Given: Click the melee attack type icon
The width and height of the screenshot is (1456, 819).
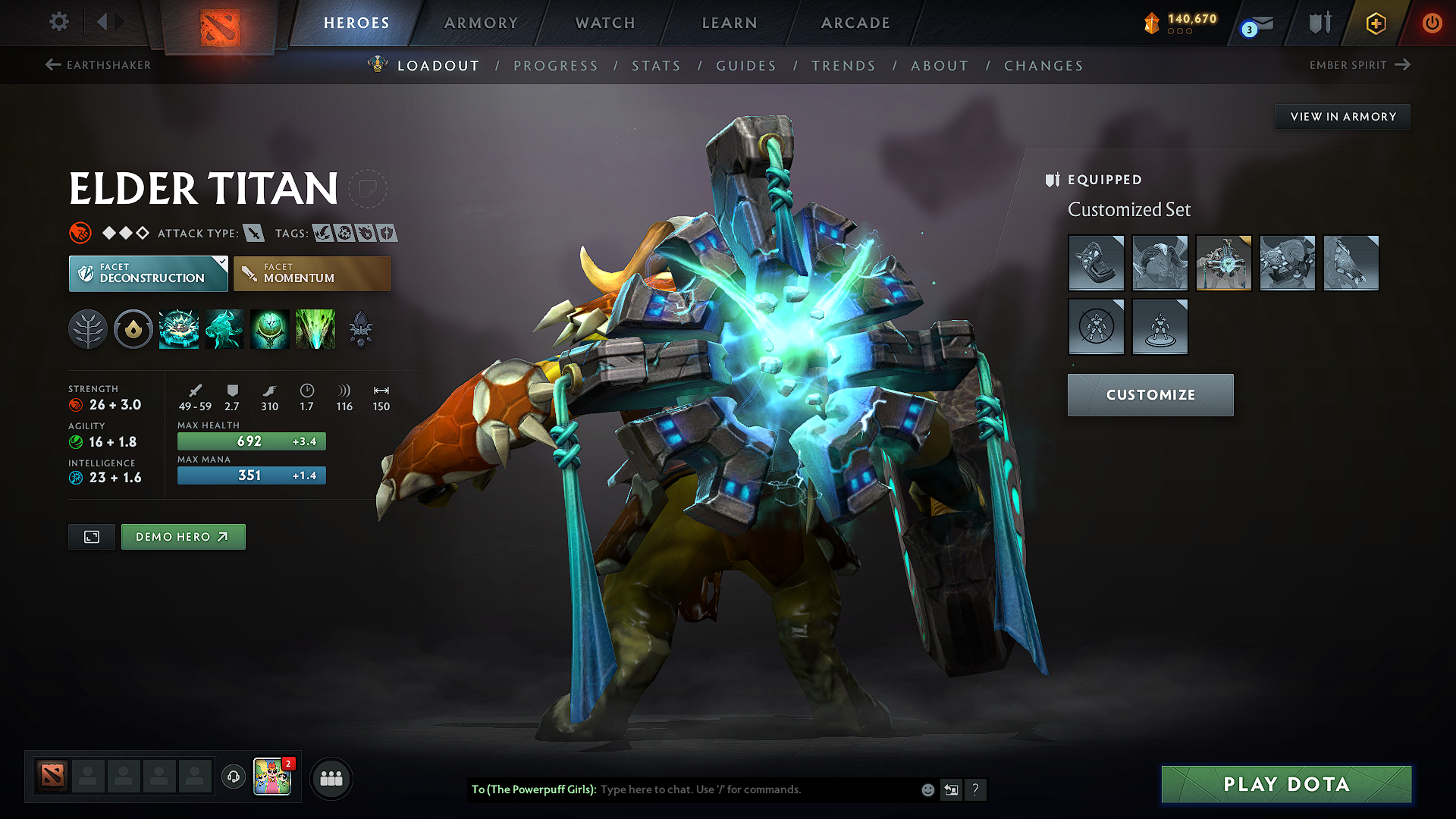Looking at the screenshot, I should coord(252,234).
